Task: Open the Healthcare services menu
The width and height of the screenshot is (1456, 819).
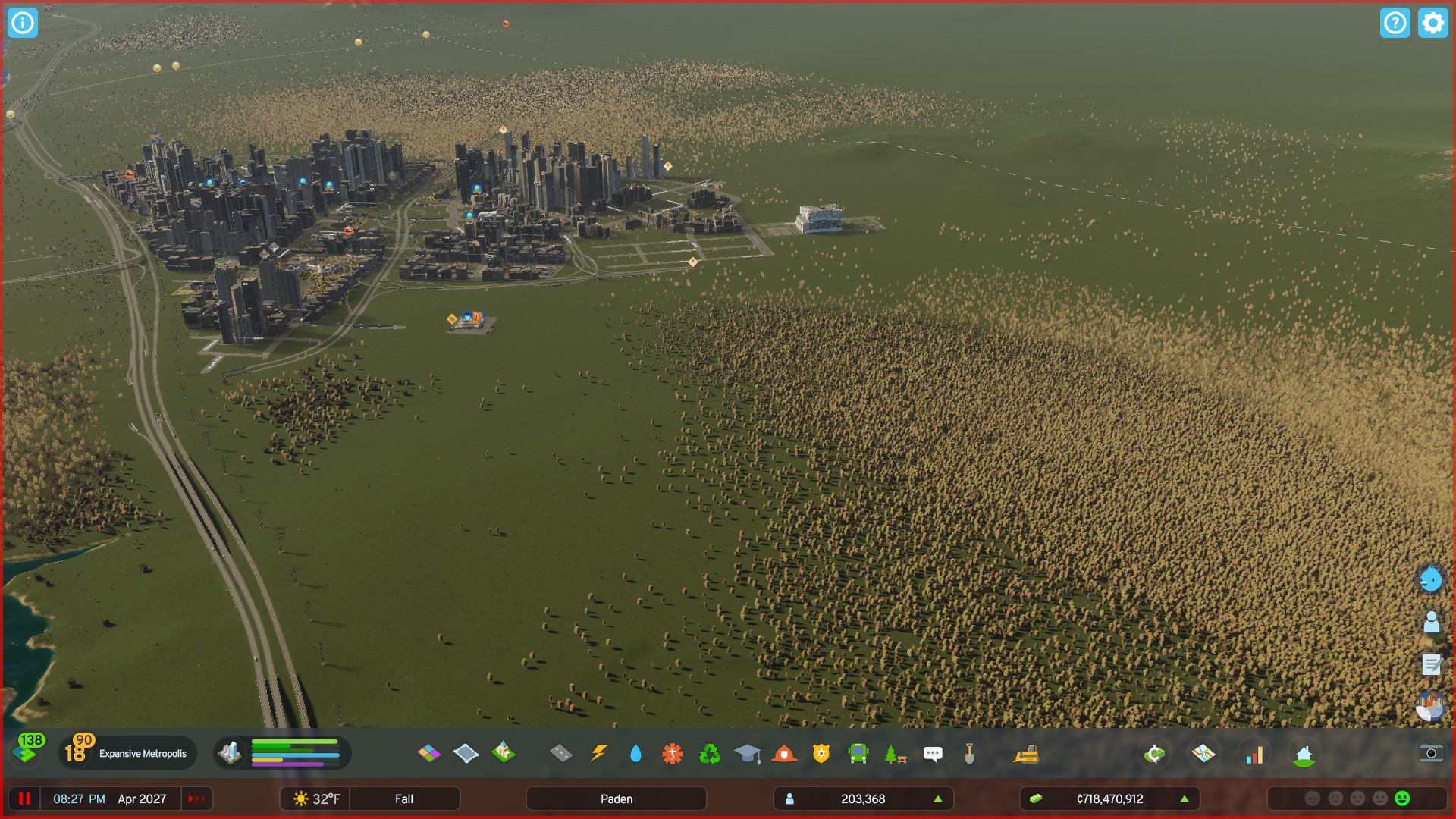Action: click(x=672, y=754)
